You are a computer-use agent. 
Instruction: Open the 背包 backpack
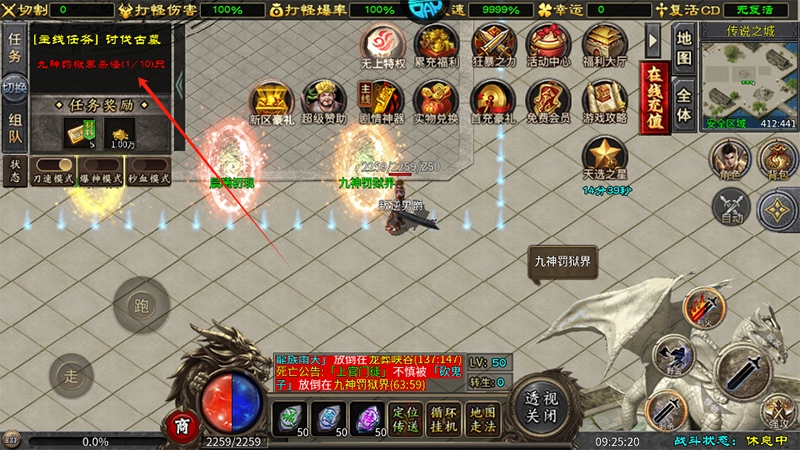pos(777,158)
